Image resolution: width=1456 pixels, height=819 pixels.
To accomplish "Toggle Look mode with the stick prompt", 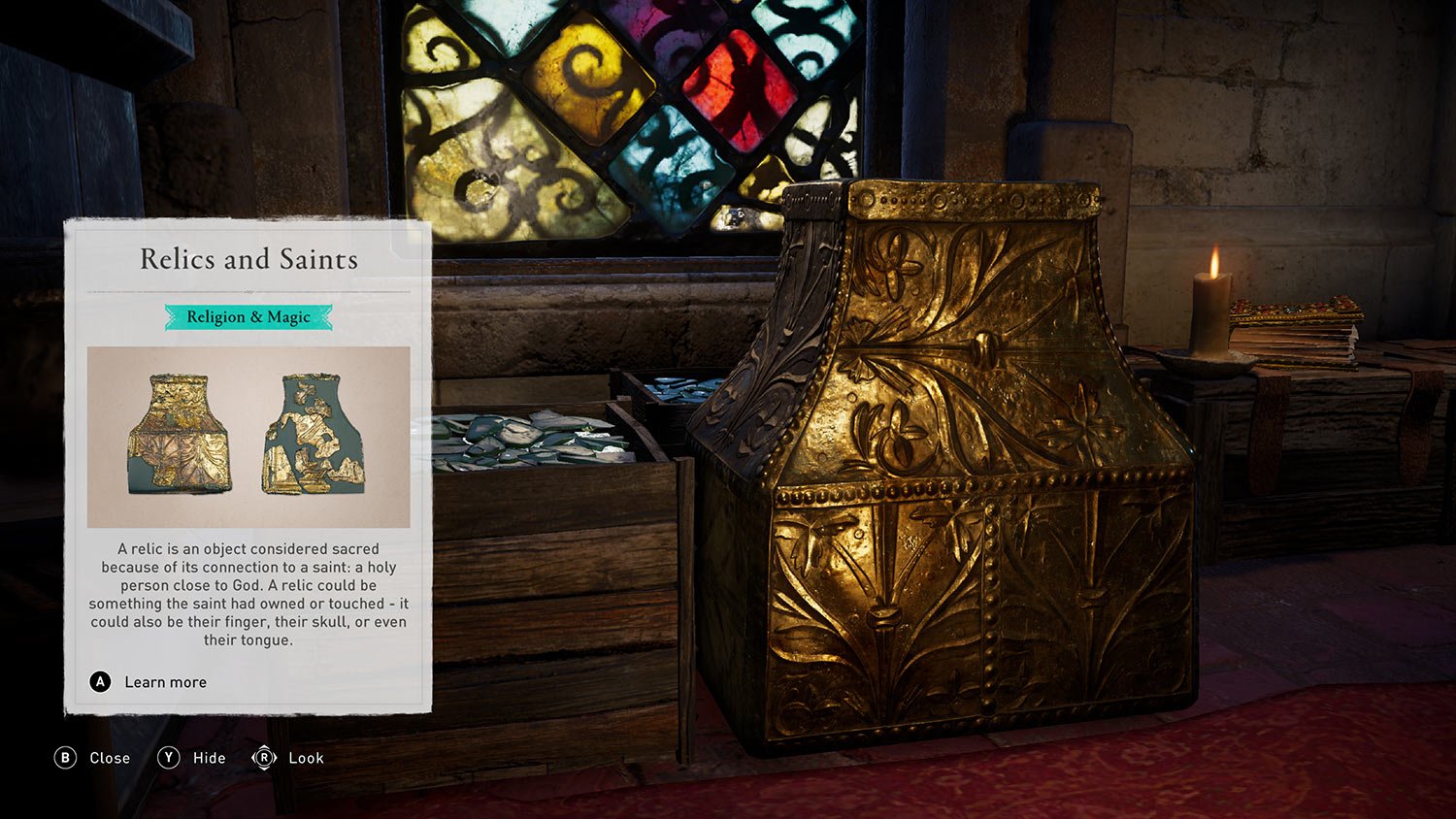I will coord(305,758).
